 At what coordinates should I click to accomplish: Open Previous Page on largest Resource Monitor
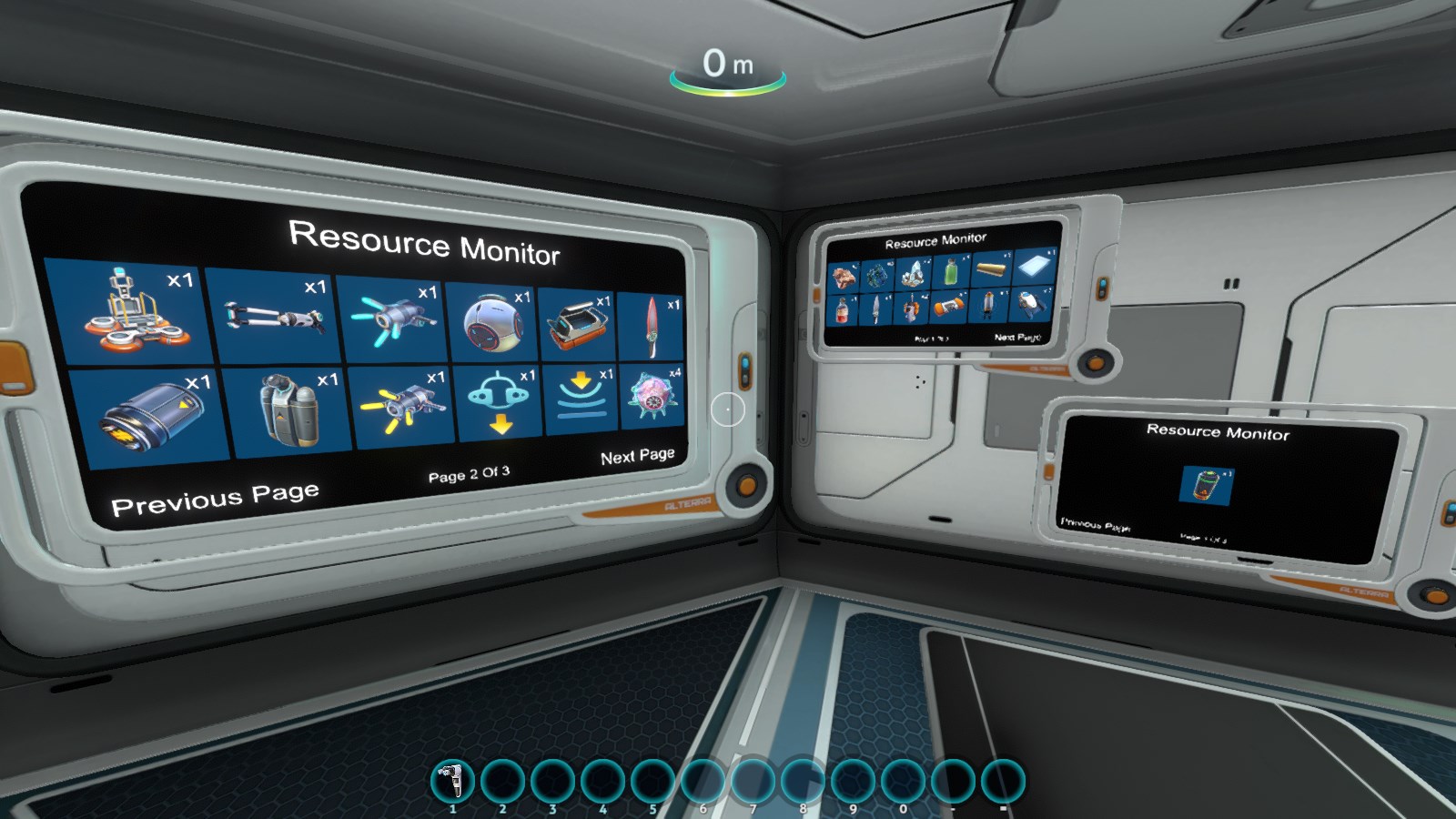coord(215,499)
